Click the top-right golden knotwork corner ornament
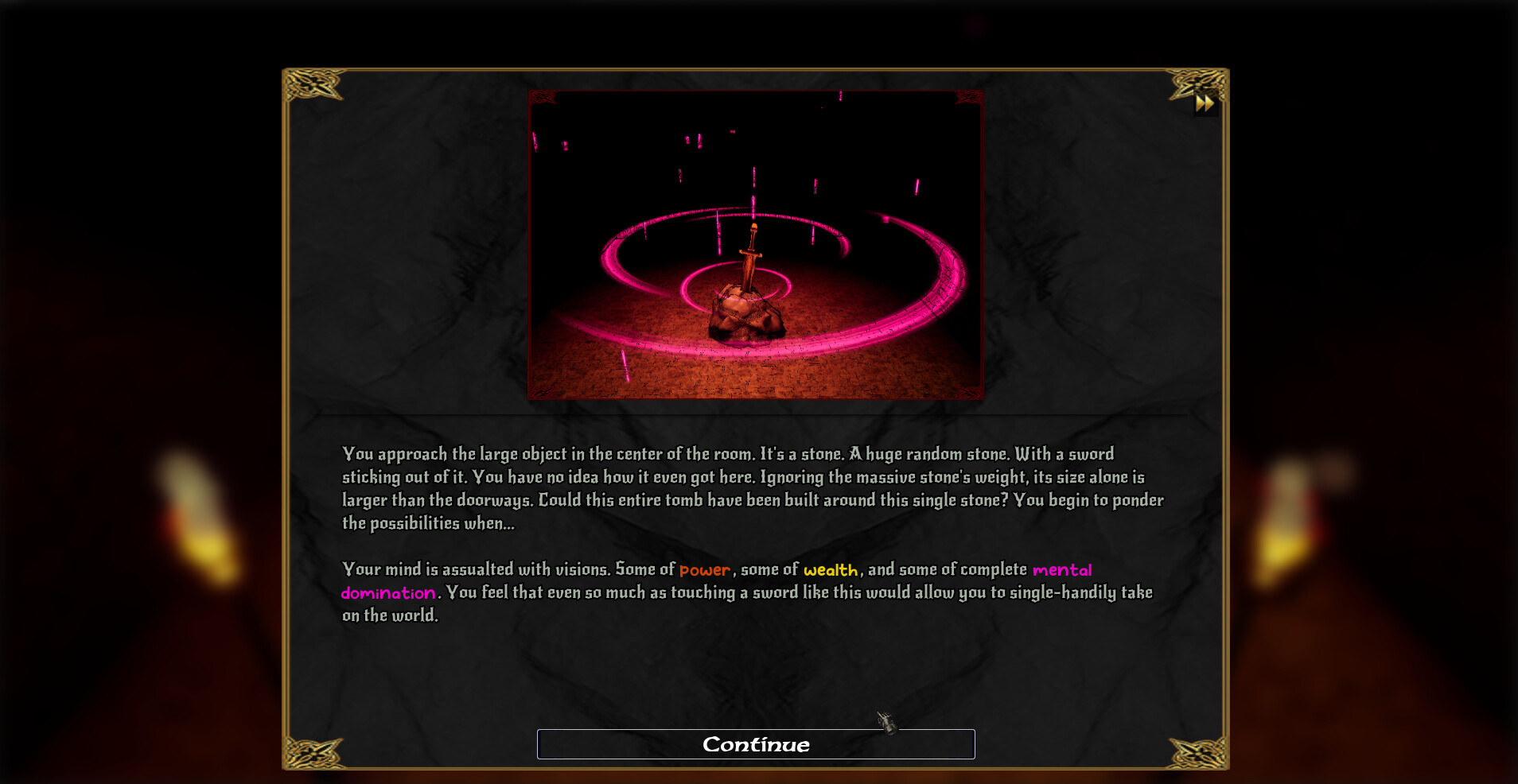The height and width of the screenshot is (784, 1518). (1191, 82)
